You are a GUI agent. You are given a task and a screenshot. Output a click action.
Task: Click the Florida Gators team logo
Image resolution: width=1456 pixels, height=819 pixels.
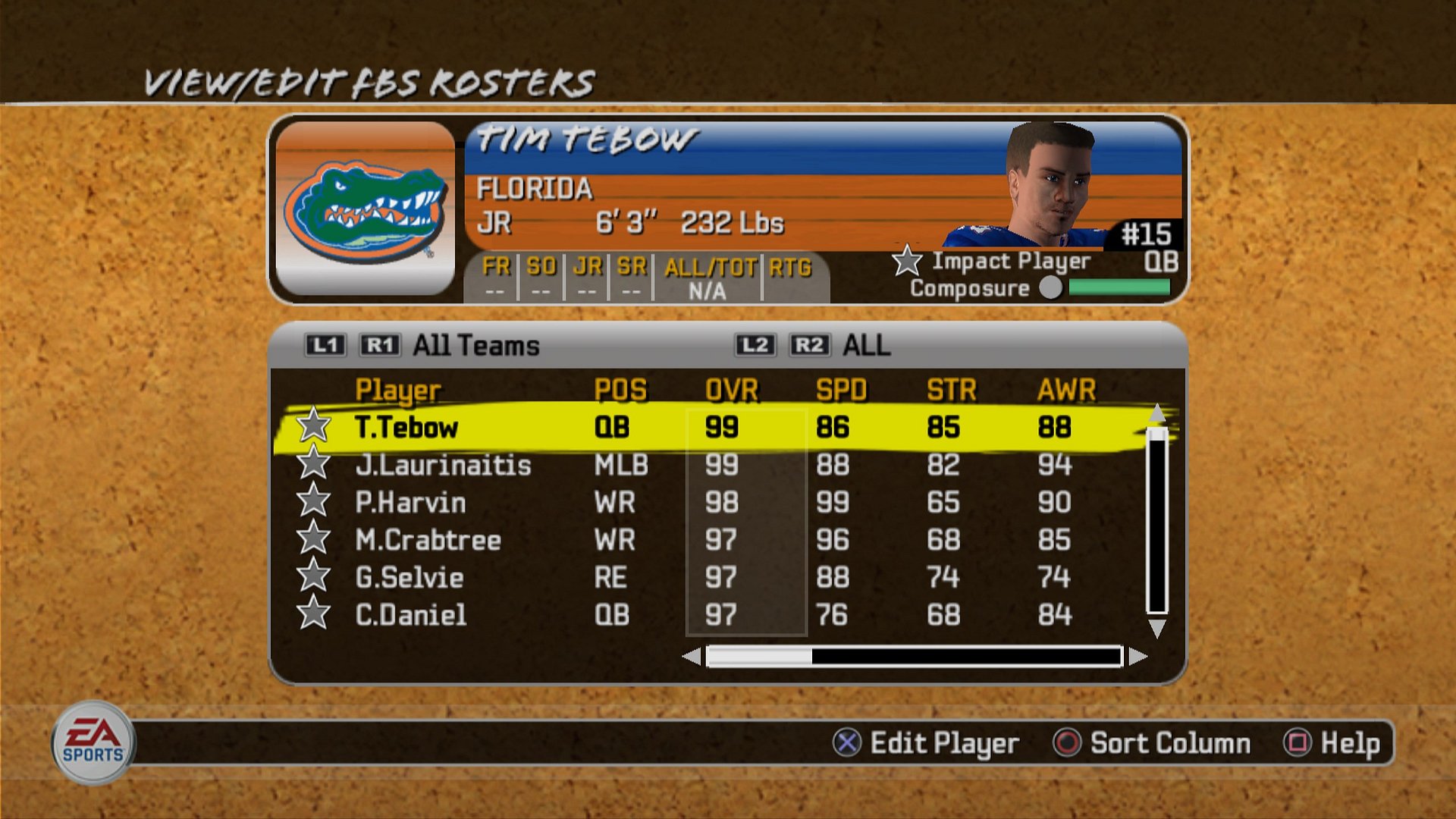click(x=366, y=209)
